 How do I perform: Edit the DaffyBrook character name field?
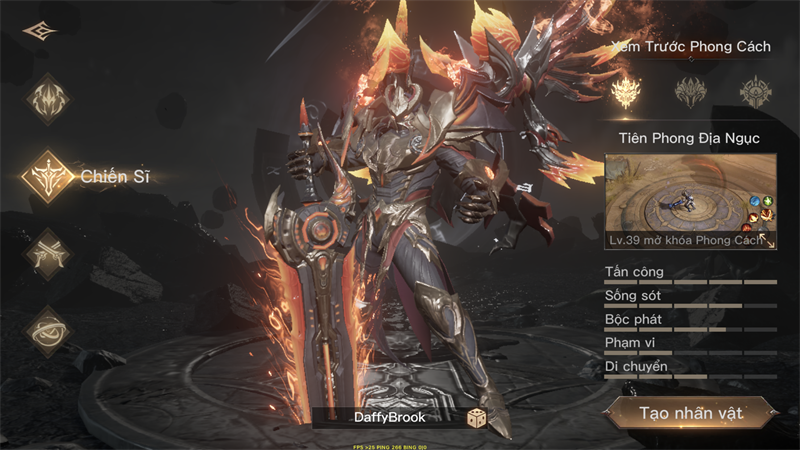(389, 418)
